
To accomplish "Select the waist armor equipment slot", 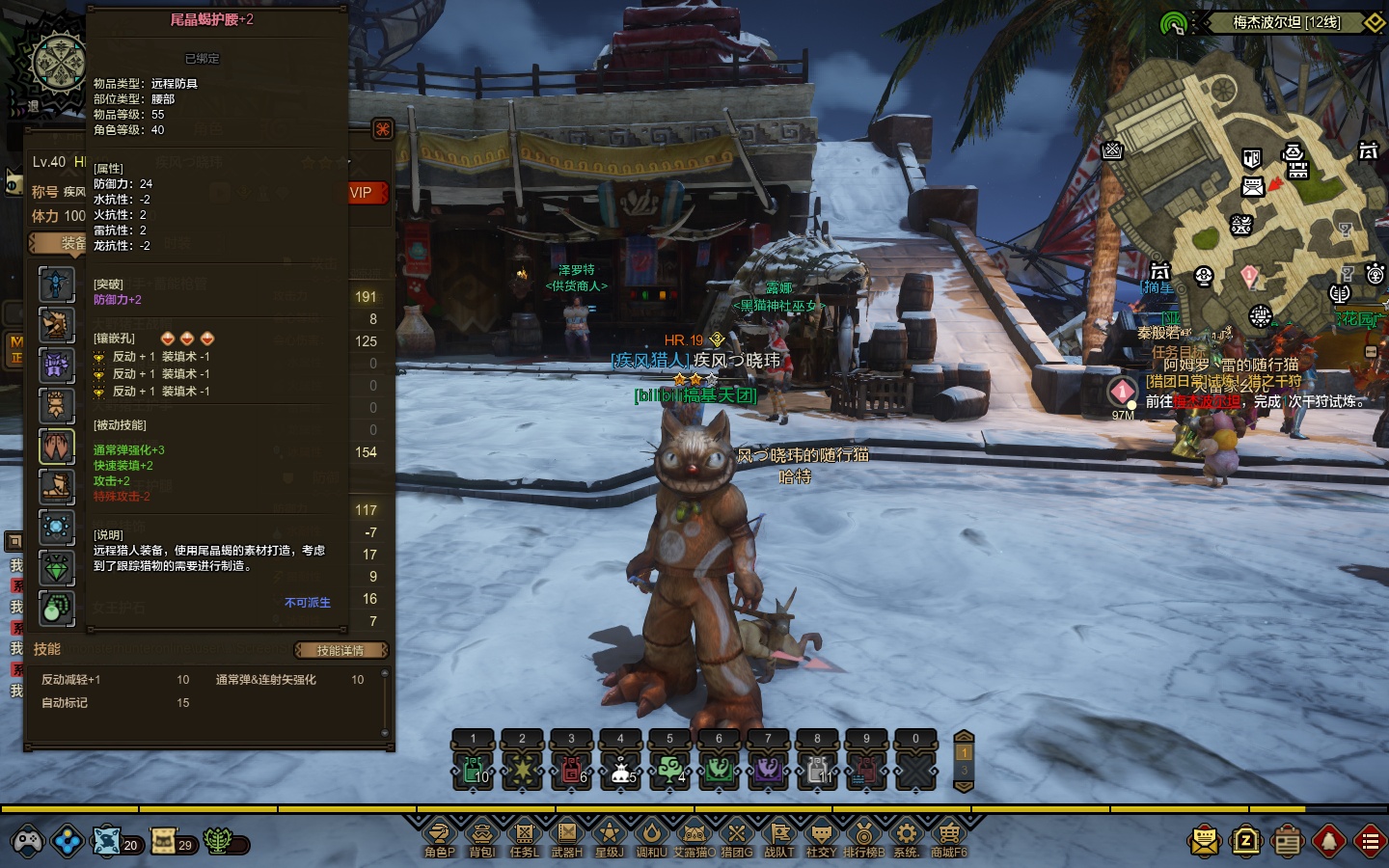I will pos(57,447).
